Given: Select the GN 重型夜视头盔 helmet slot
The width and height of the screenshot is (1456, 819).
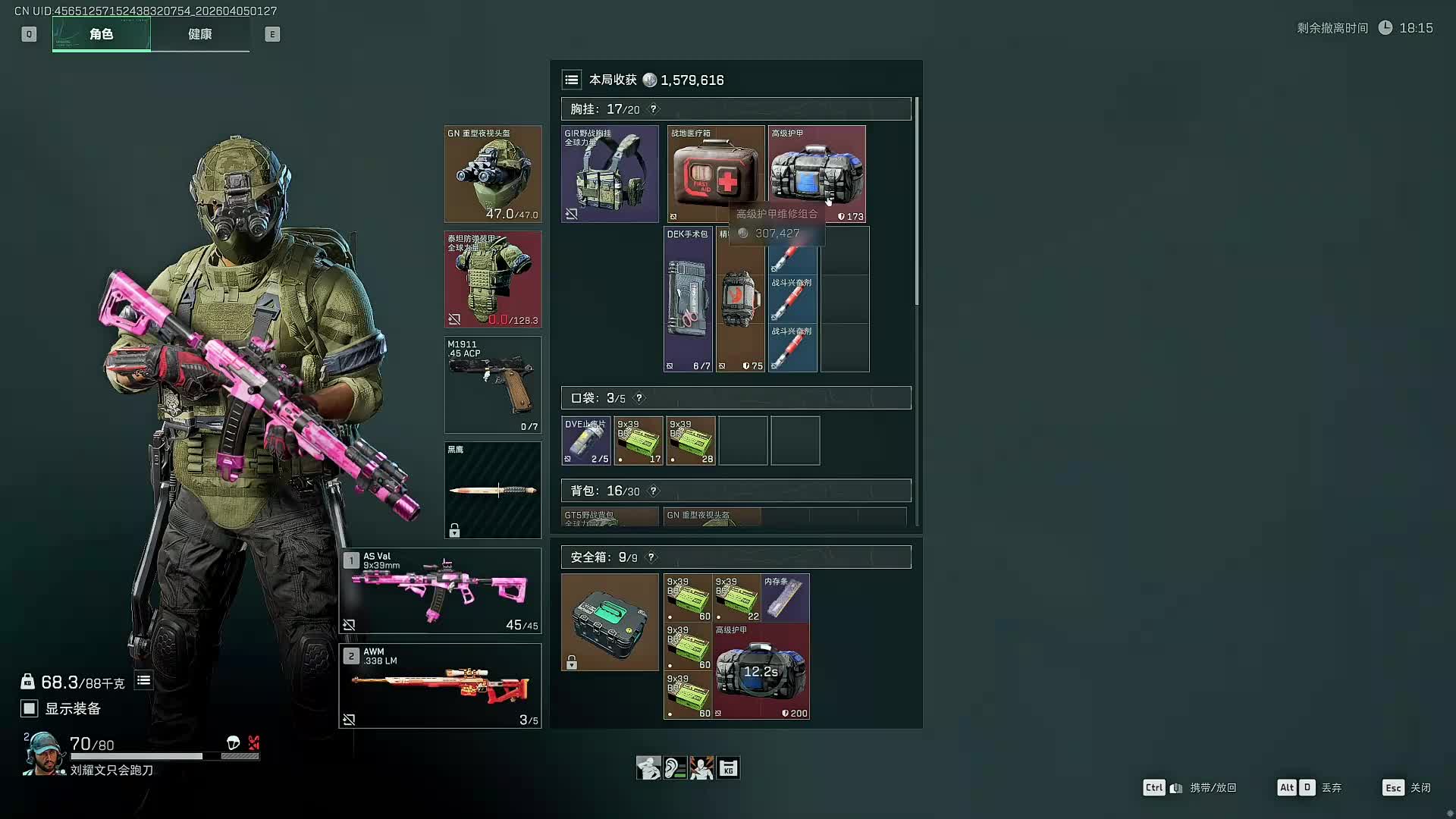Looking at the screenshot, I should pyautogui.click(x=493, y=174).
